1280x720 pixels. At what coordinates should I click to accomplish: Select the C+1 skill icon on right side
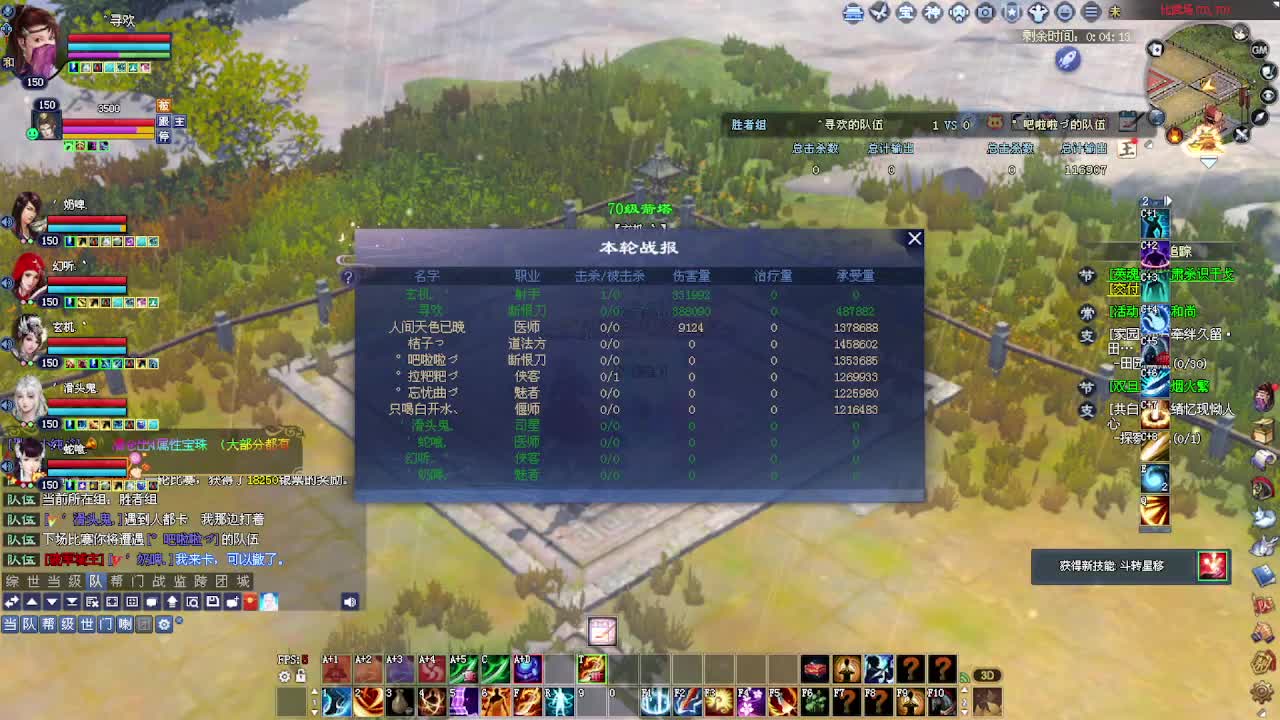pos(1155,222)
